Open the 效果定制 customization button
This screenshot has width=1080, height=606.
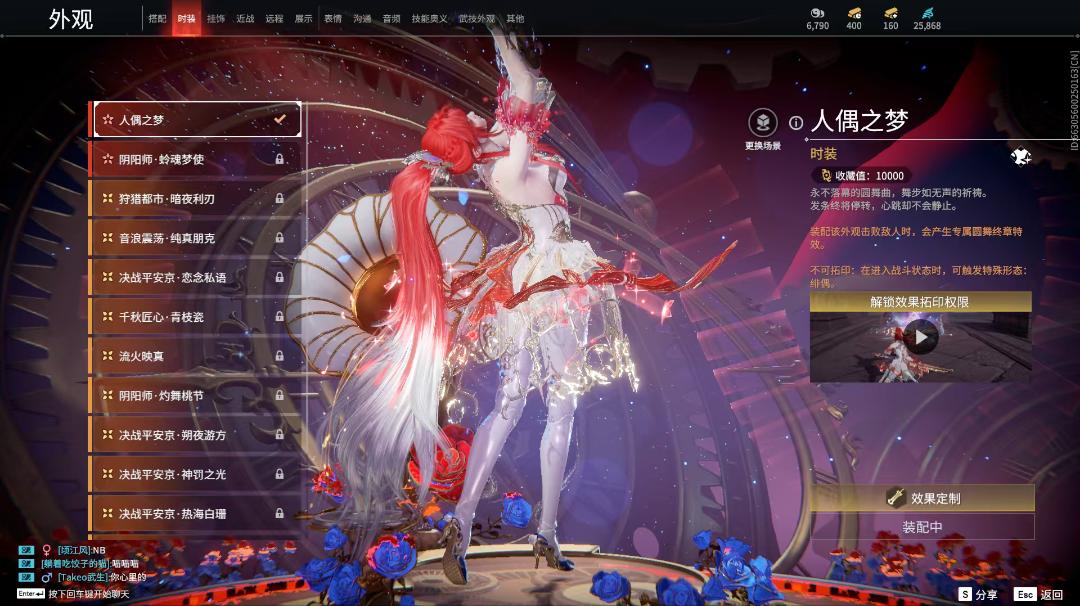922,498
